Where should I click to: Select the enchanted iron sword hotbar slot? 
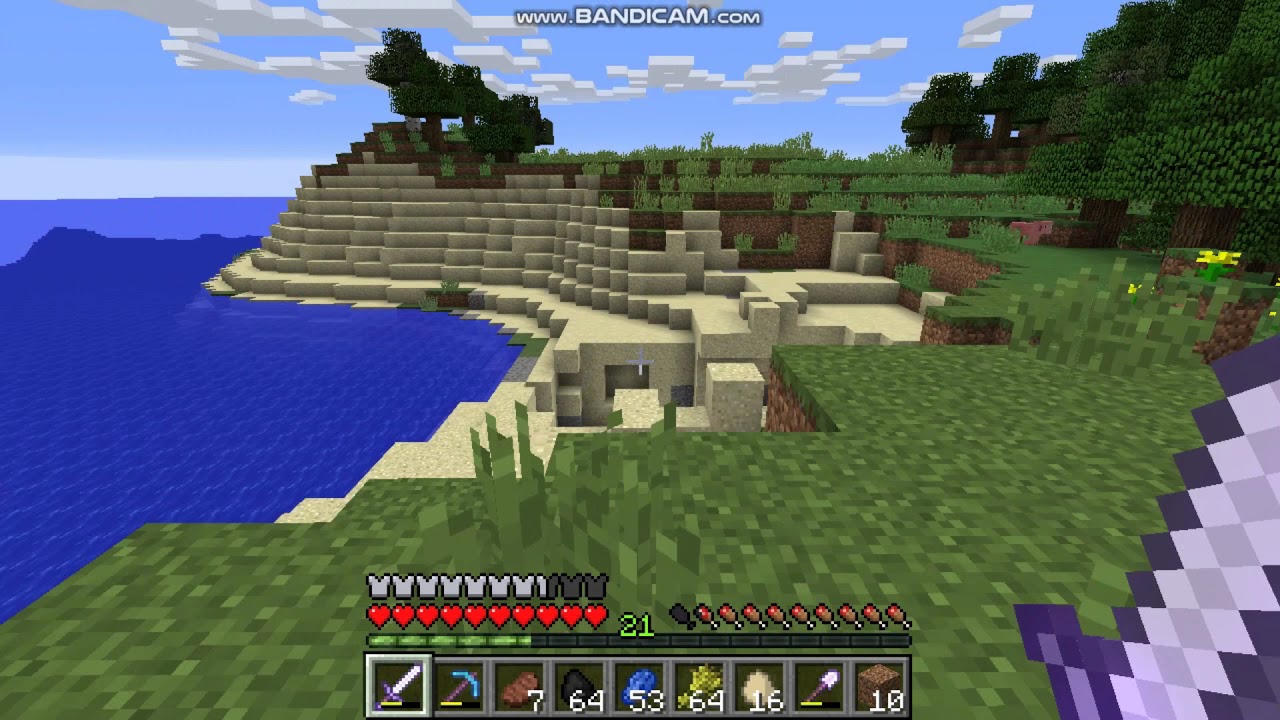tap(398, 686)
